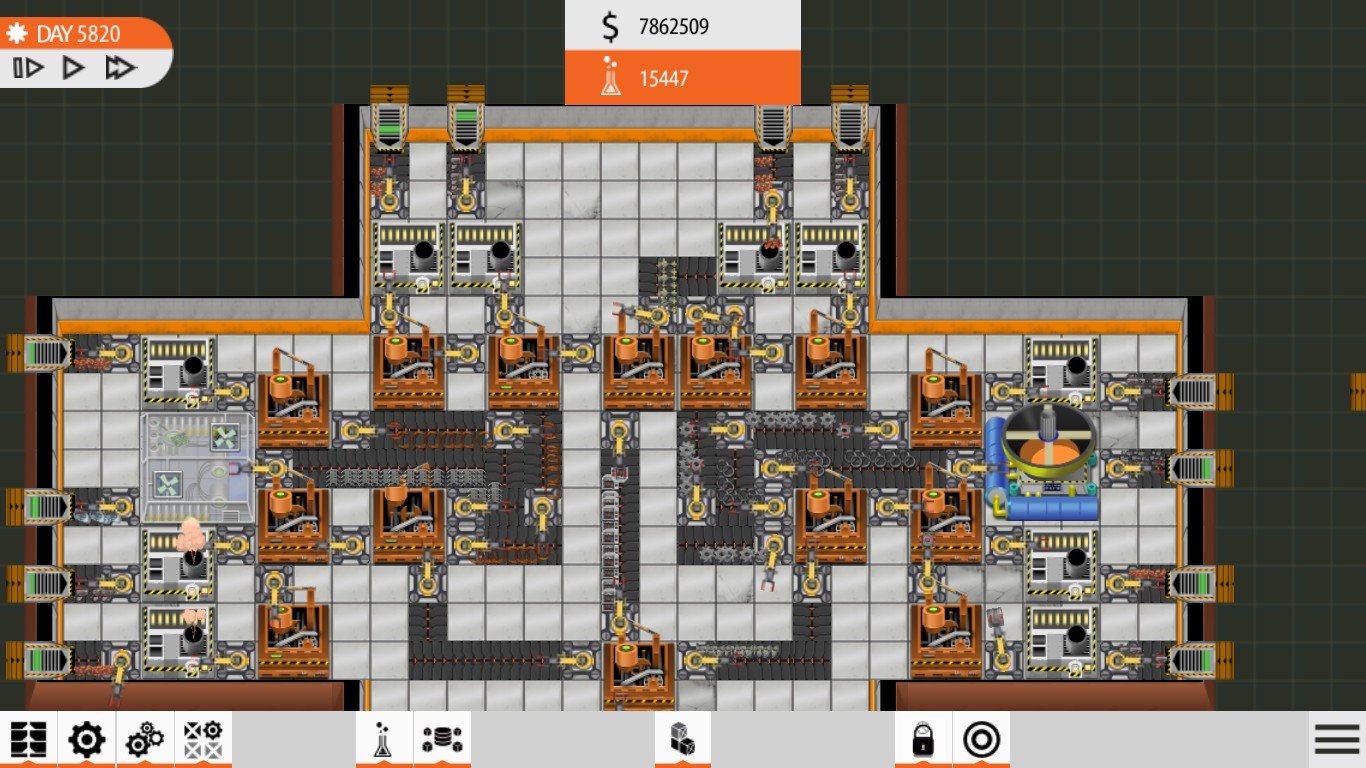Activate fast-forward speed
1366x768 pixels.
120,68
